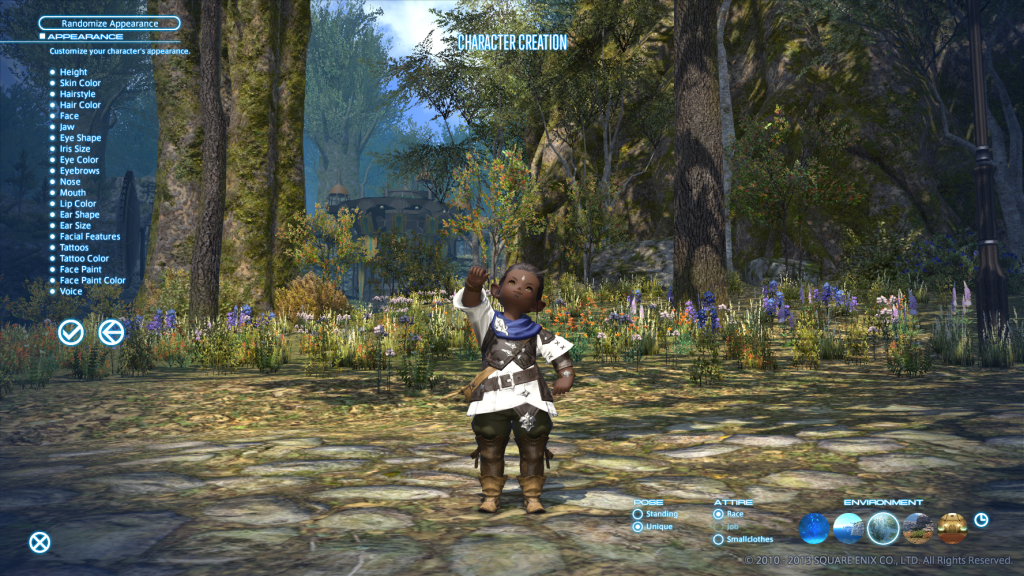This screenshot has height=576, width=1024.
Task: Toggle the clock time-of-day icon
Action: [x=981, y=520]
